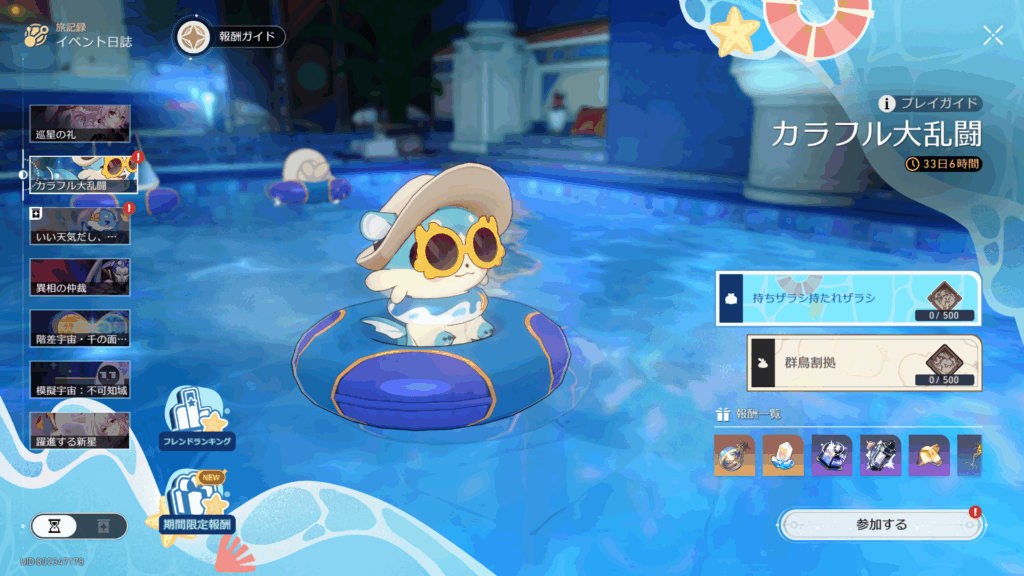Choose the 群鳥割拠 mode

[x=864, y=362]
